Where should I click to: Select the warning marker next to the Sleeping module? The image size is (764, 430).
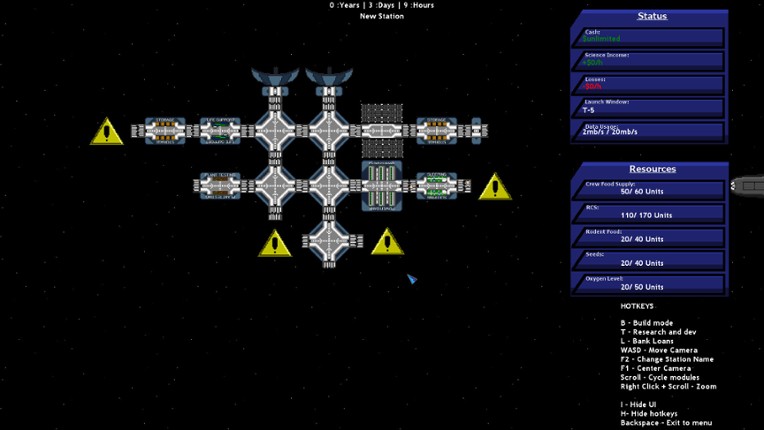click(x=494, y=187)
